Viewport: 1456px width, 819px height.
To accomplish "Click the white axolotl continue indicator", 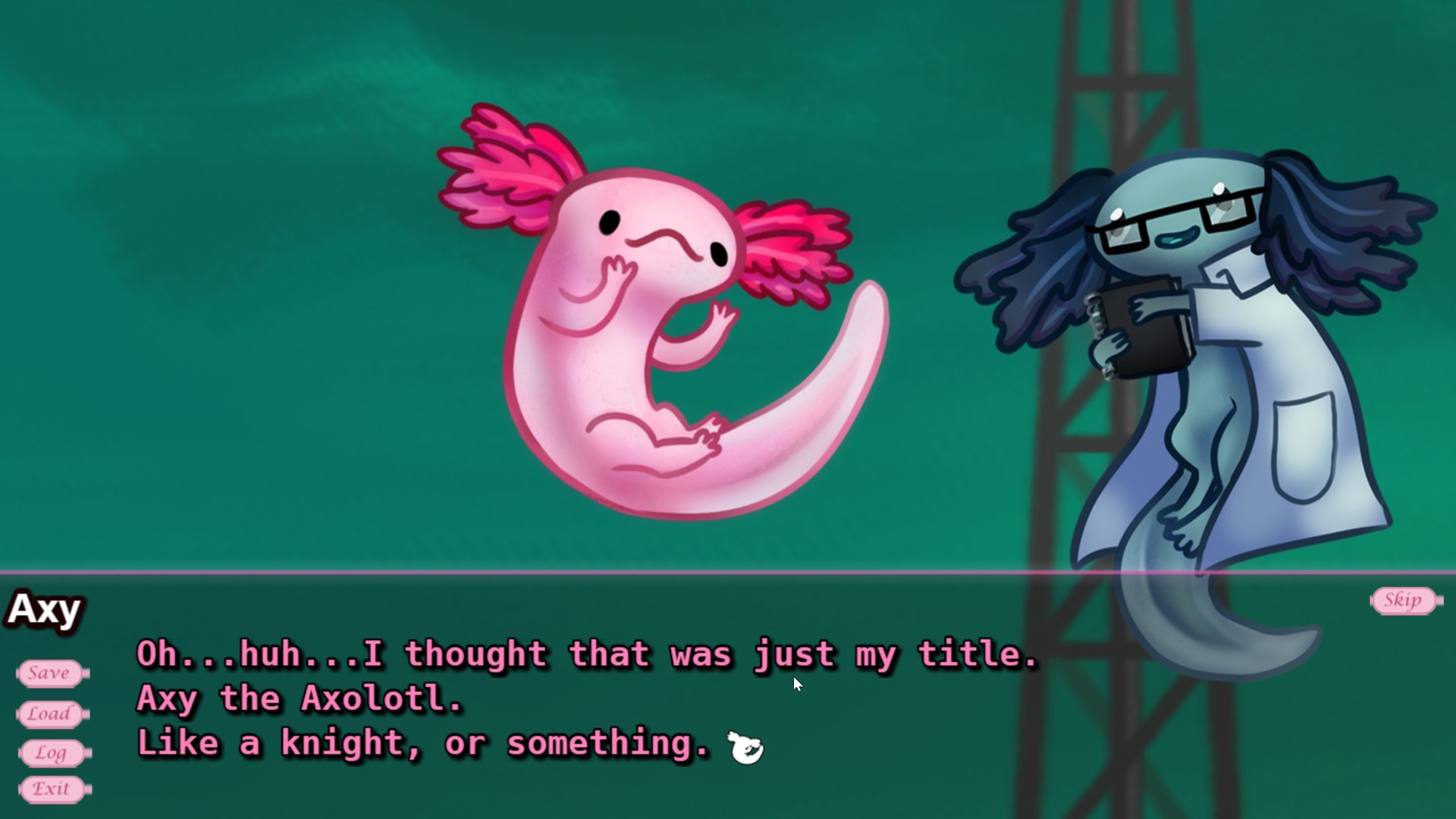I will (745, 745).
